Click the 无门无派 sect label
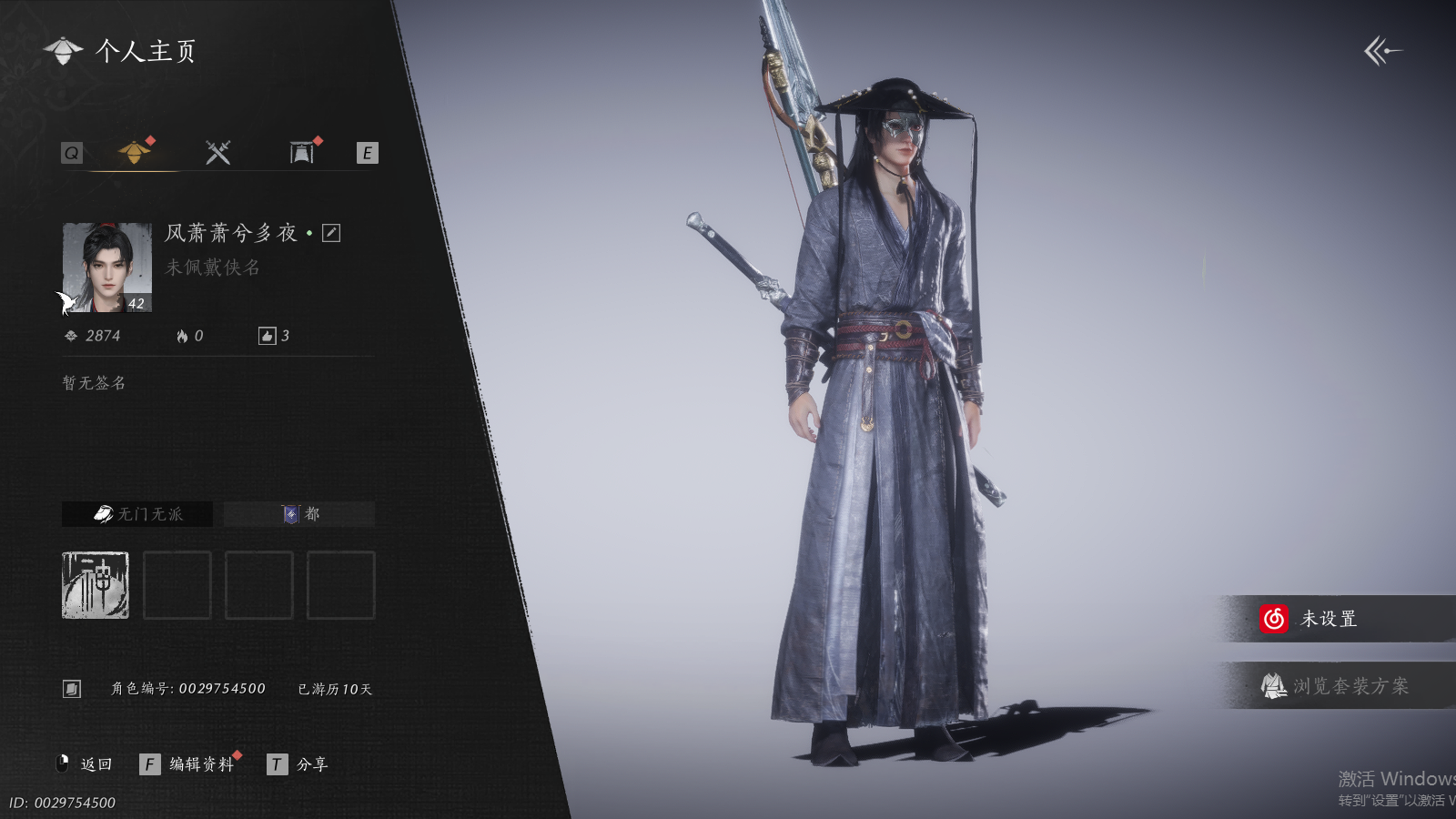The image size is (1456, 819). (137, 514)
